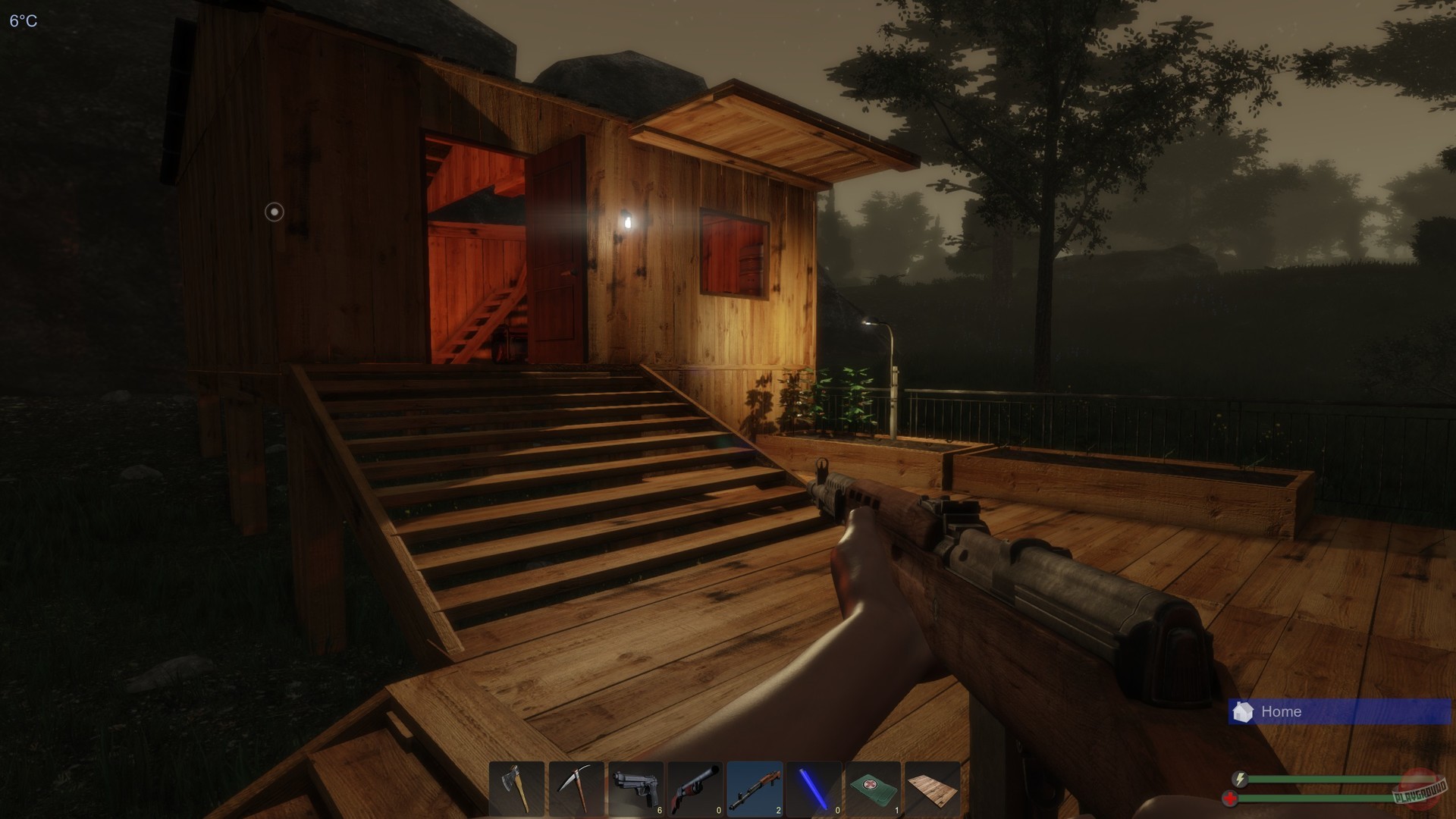The image size is (1456, 819).
Task: Use the medkit from the hotbar
Action: [x=875, y=789]
